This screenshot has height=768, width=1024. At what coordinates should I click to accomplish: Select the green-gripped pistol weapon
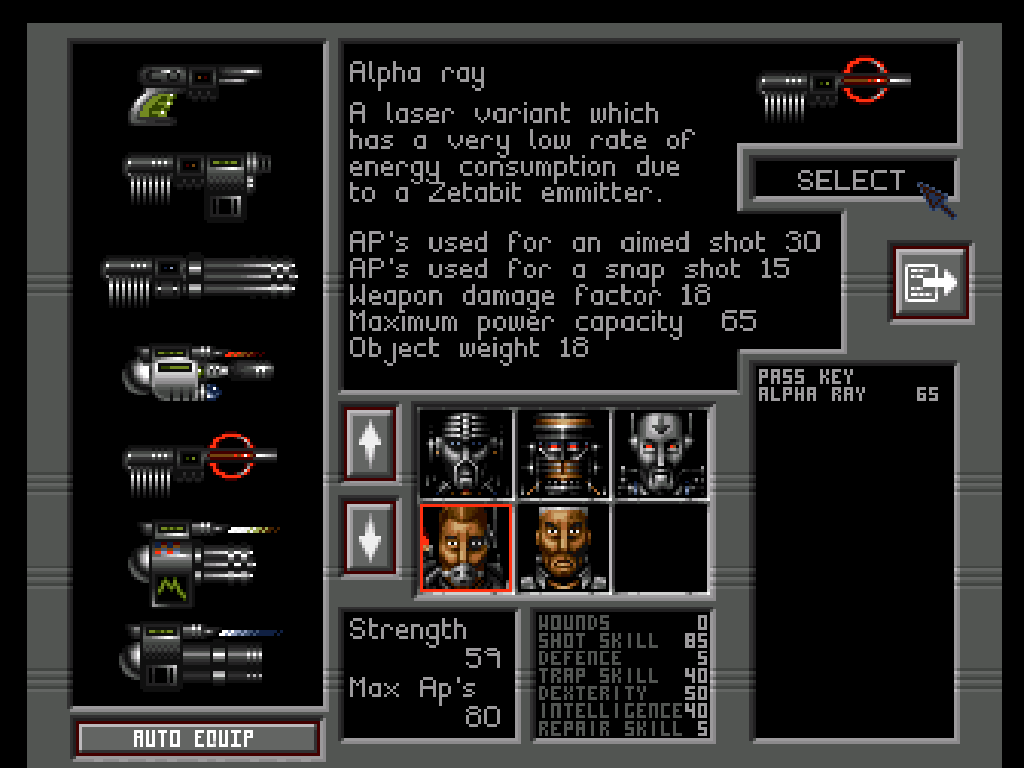pyautogui.click(x=195, y=90)
